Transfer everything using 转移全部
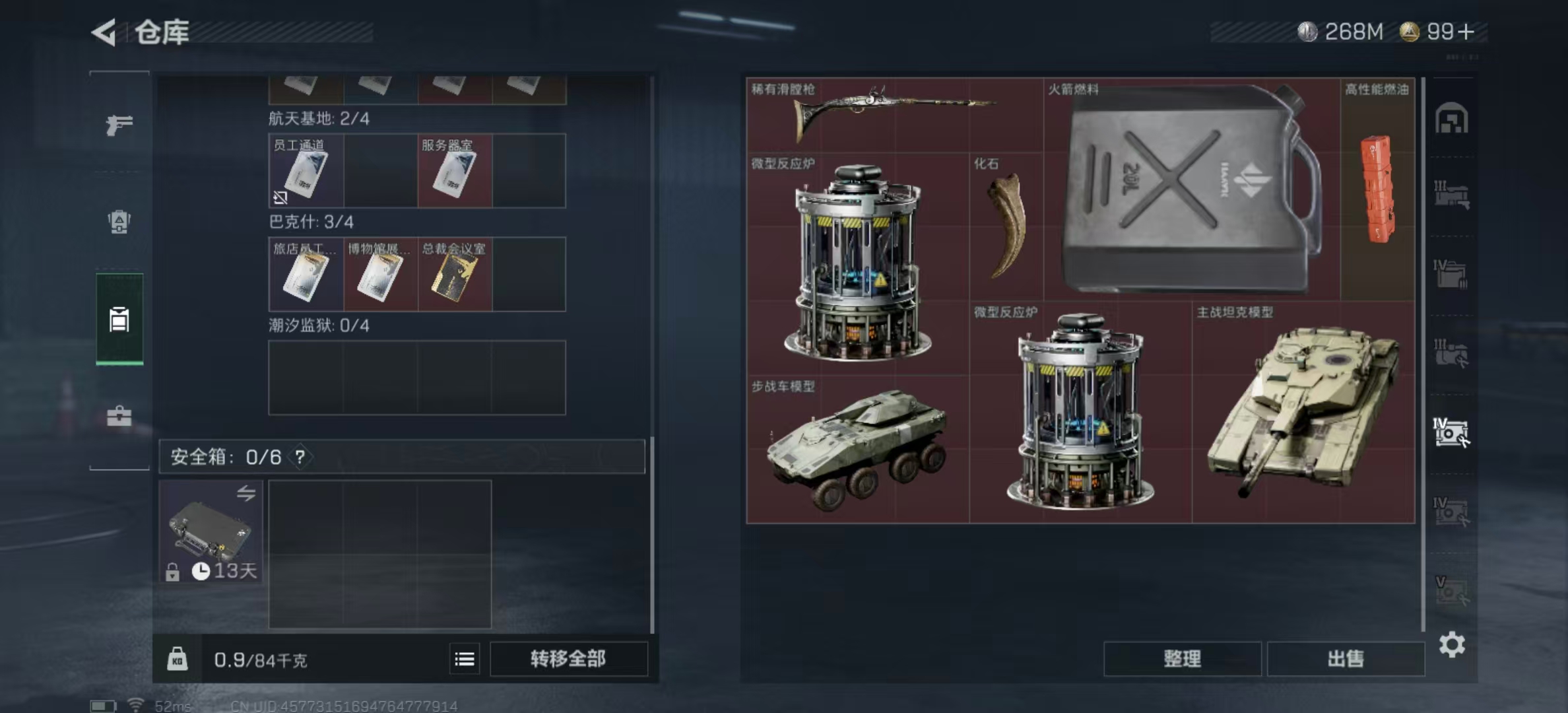Viewport: 1568px width, 713px height. pos(568,658)
